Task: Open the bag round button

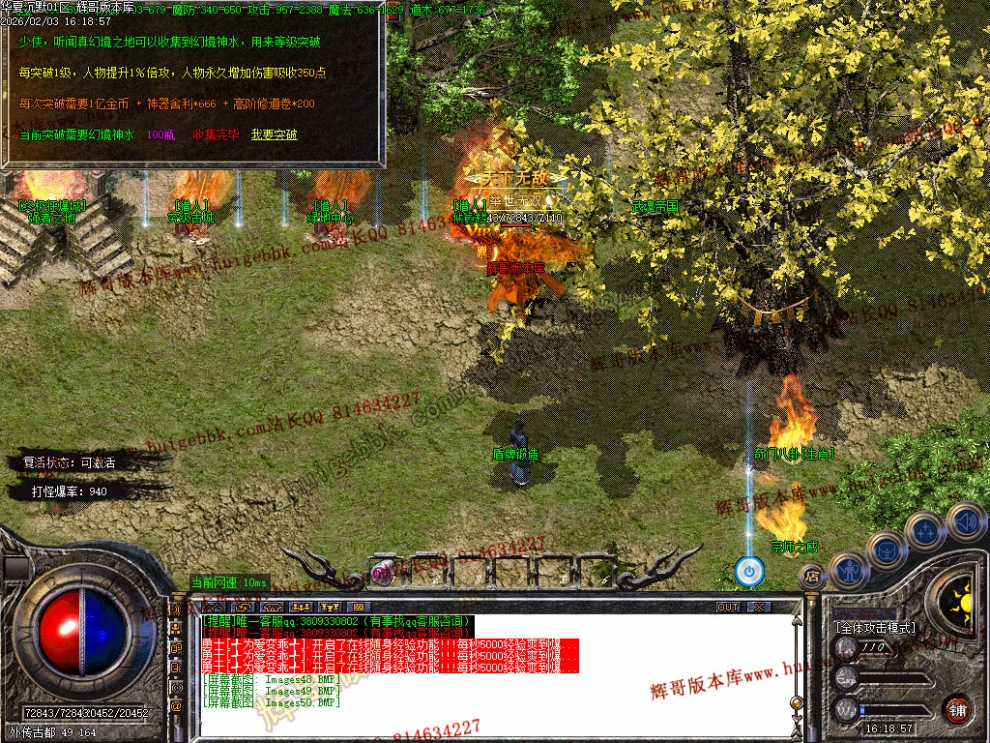Action: 887,550
